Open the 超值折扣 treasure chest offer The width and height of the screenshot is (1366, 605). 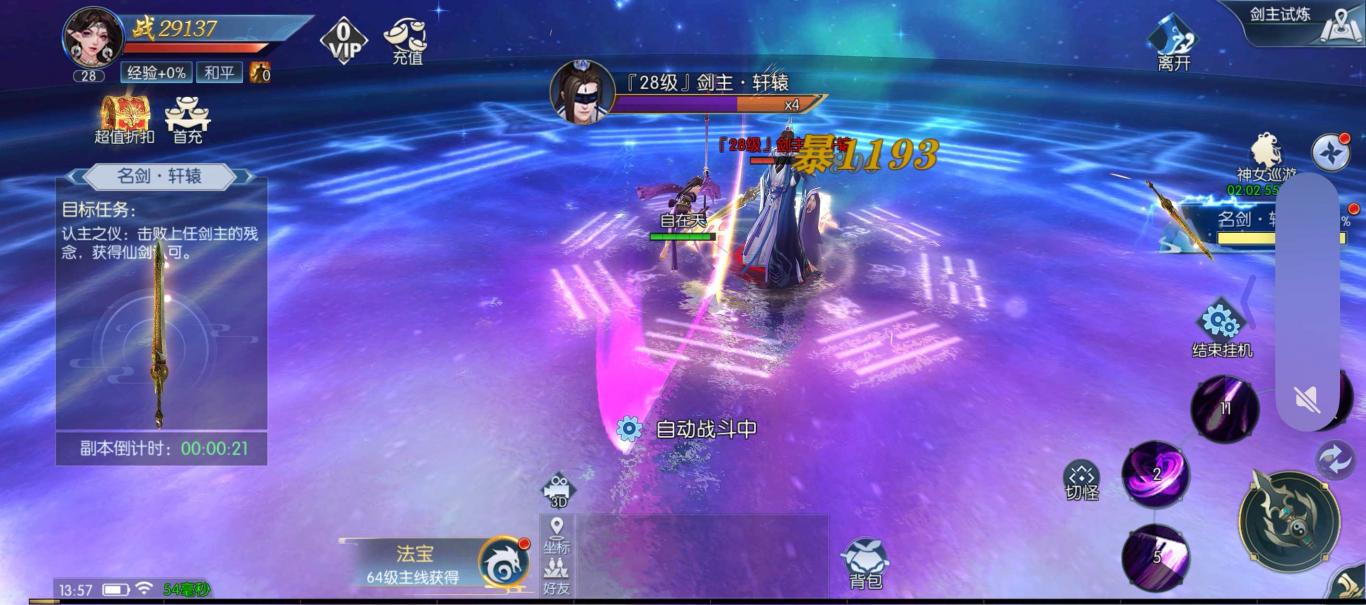124,118
